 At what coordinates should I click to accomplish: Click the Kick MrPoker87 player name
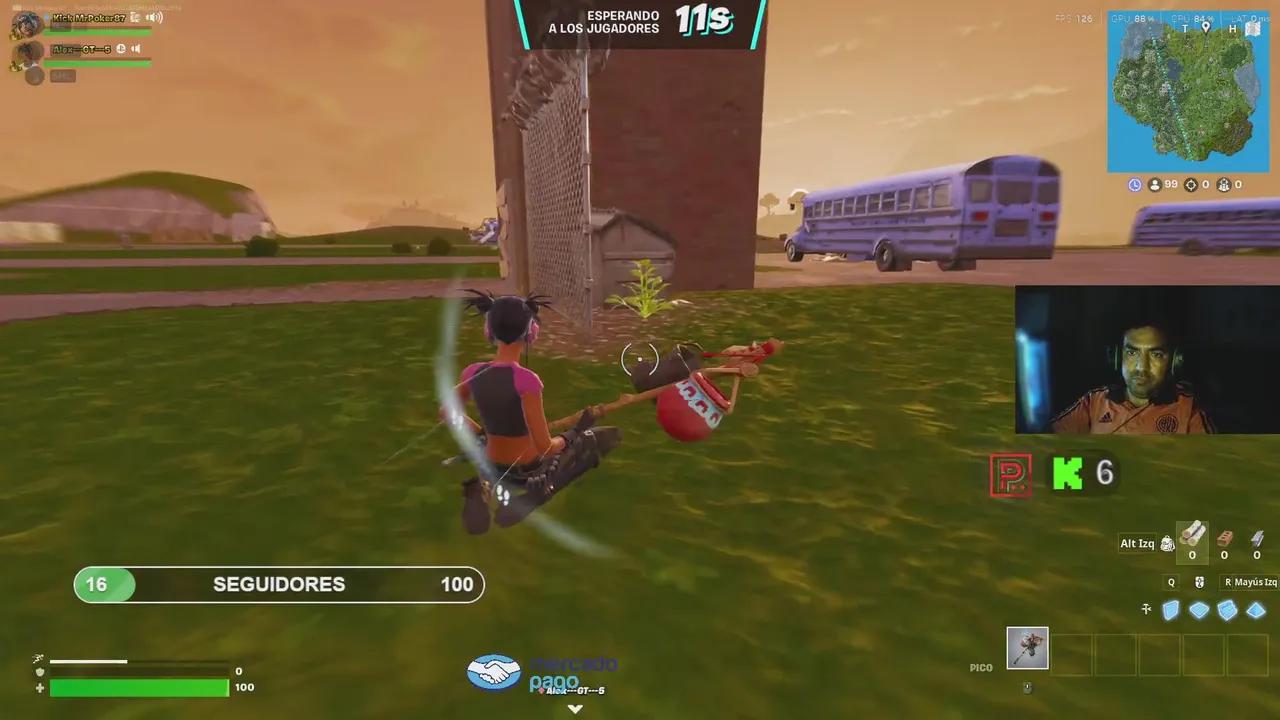90,18
